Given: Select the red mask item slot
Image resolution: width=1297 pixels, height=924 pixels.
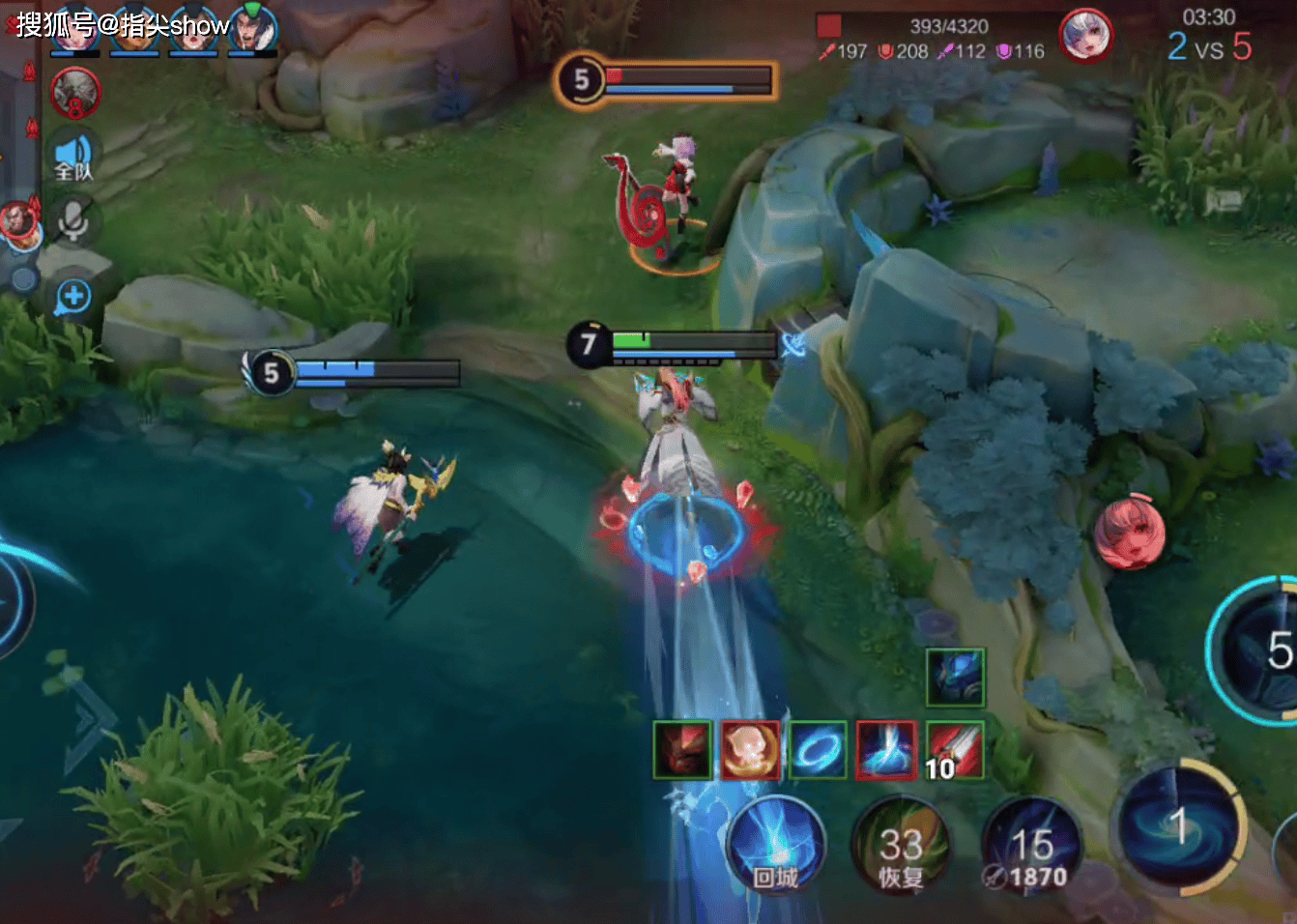Looking at the screenshot, I should pos(682,749).
